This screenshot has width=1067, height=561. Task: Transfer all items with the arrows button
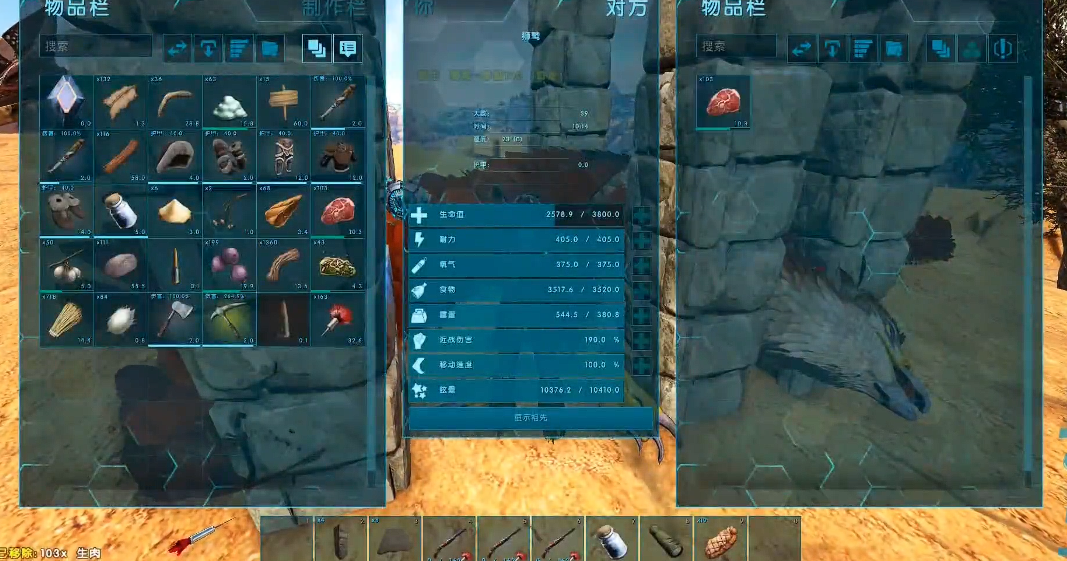pos(178,47)
